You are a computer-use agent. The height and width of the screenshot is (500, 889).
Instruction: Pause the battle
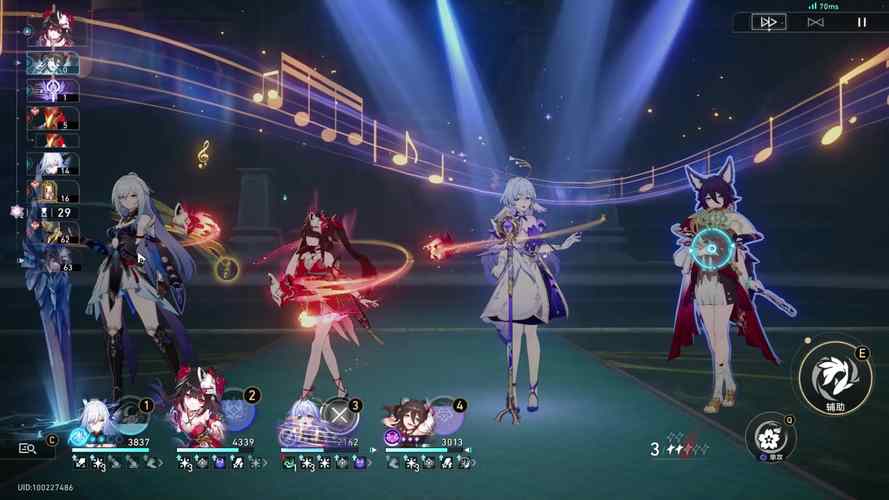pyautogui.click(x=861, y=22)
